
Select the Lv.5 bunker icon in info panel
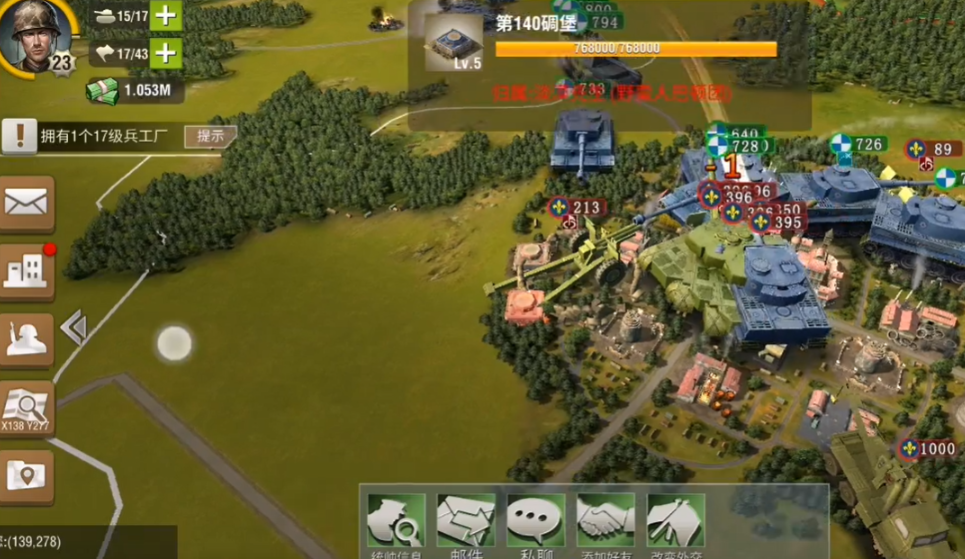tap(453, 43)
